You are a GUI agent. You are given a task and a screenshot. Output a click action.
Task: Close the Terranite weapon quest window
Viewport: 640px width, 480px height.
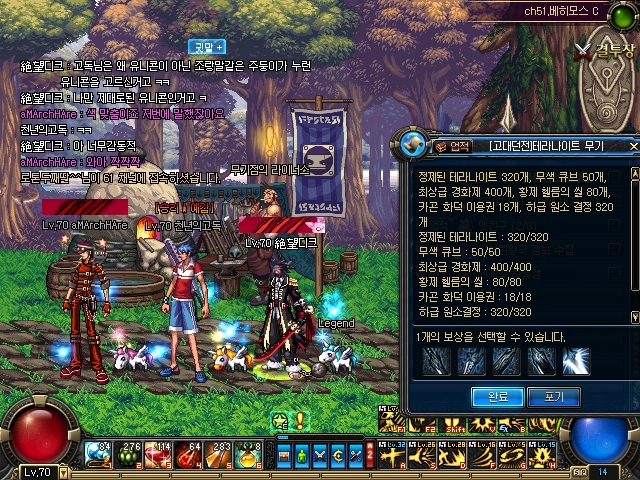coord(633,147)
